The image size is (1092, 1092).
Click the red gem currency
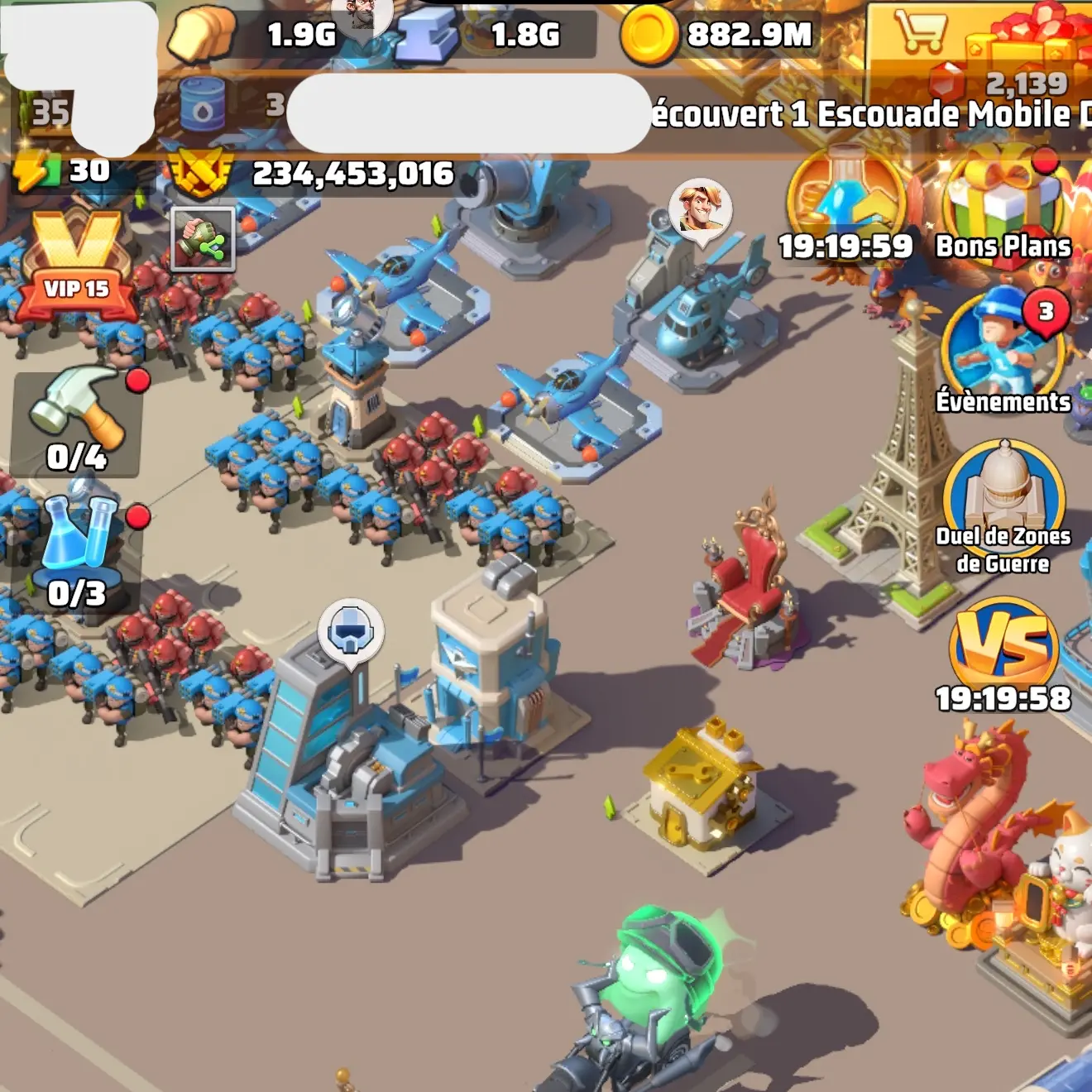[x=946, y=83]
